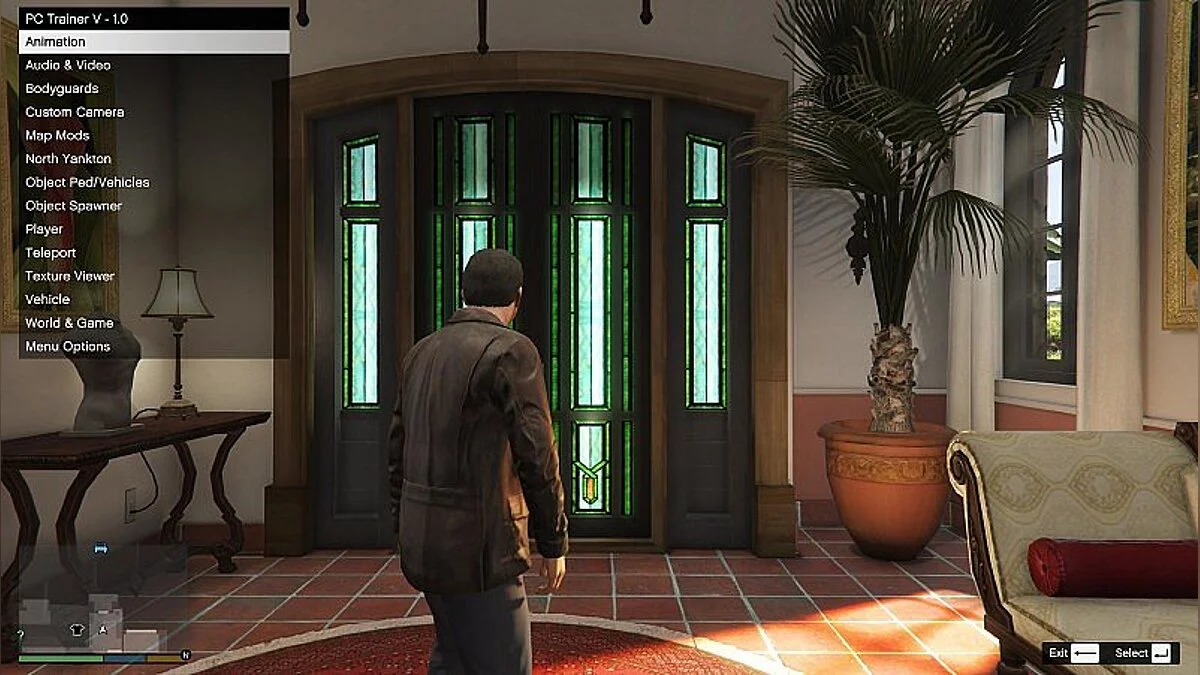Open the North Yankton entry
Screen dimensions: 1200x675
(x=68, y=159)
